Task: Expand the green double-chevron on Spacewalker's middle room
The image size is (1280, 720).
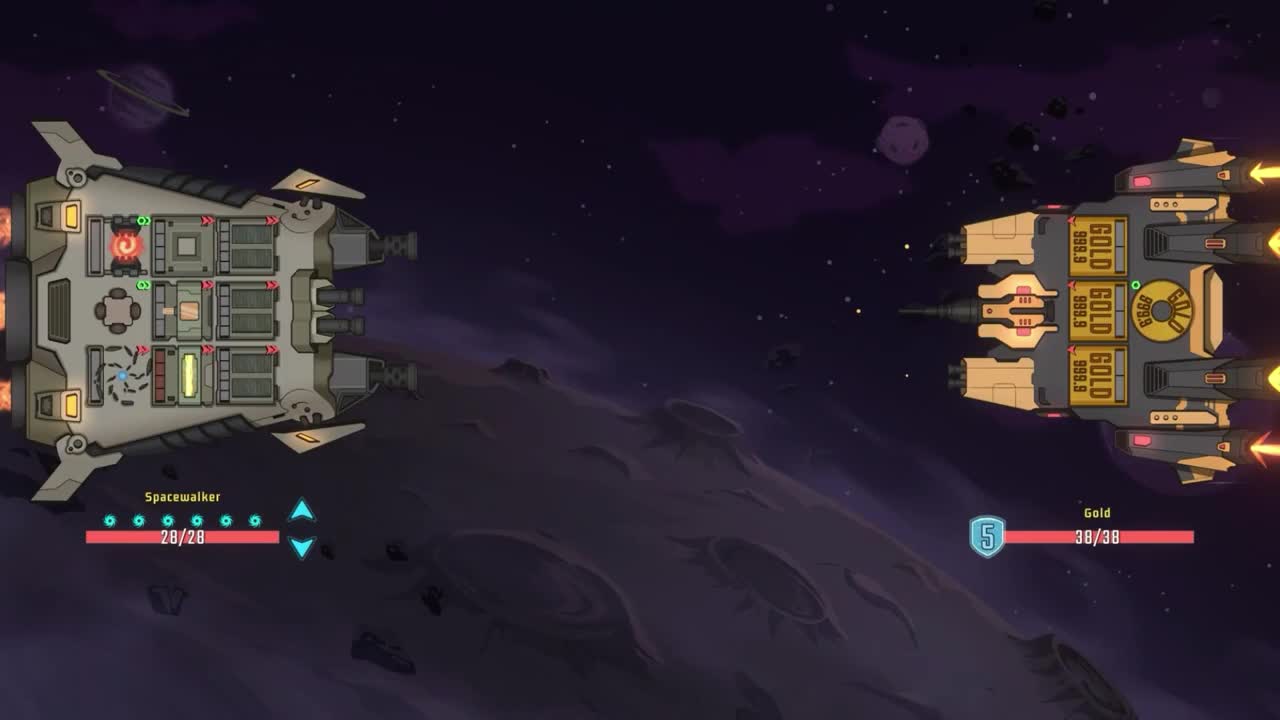Action: point(141,285)
